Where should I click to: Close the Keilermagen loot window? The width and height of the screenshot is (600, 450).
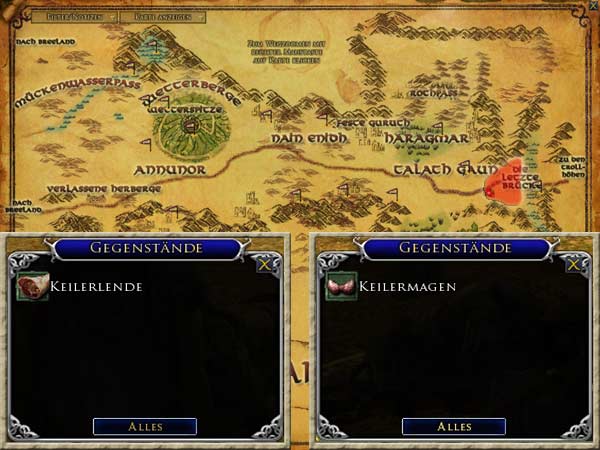[572, 264]
